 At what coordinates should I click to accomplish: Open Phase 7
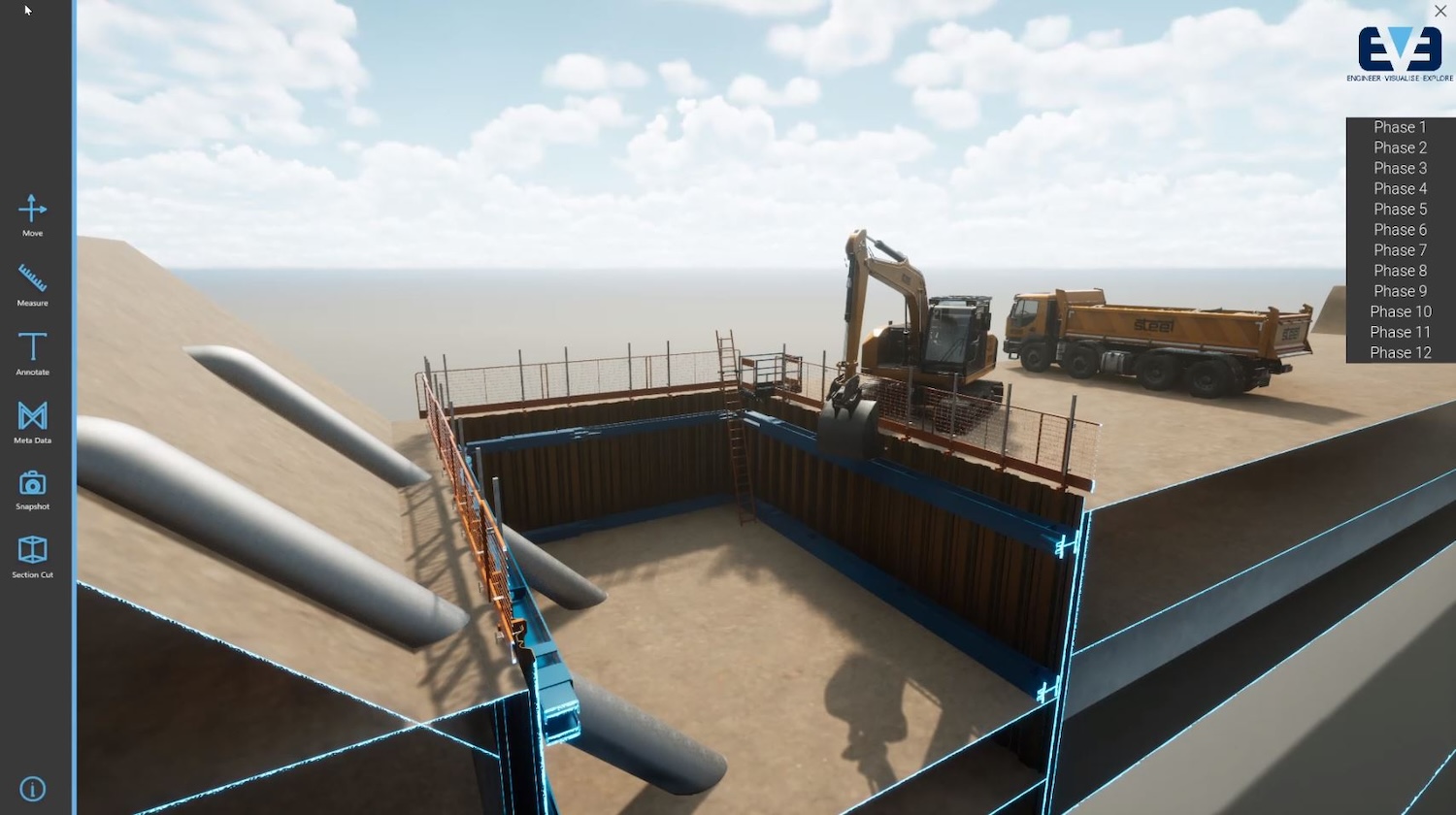pos(1399,249)
